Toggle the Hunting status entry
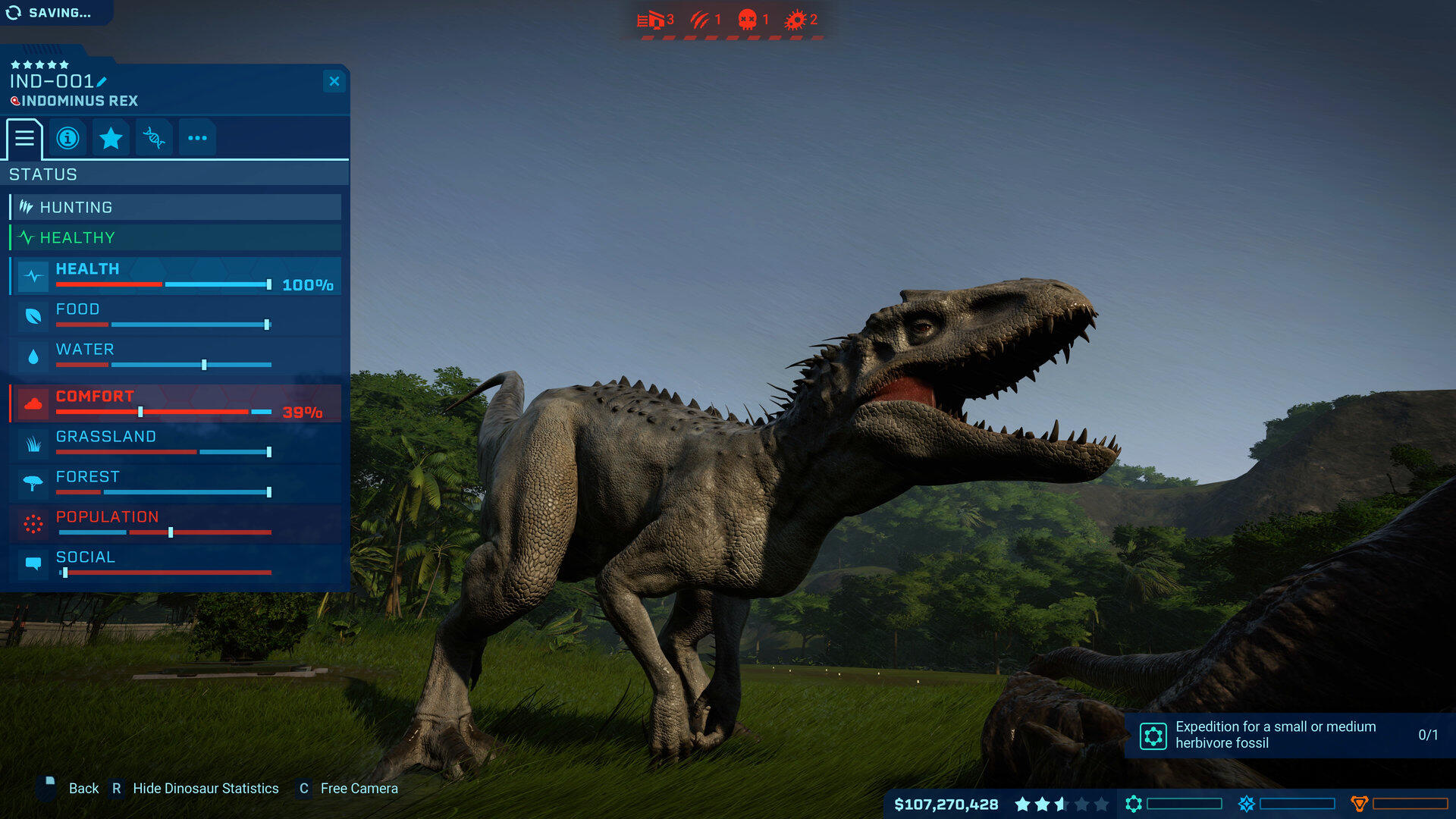This screenshot has height=819, width=1456. (x=174, y=206)
